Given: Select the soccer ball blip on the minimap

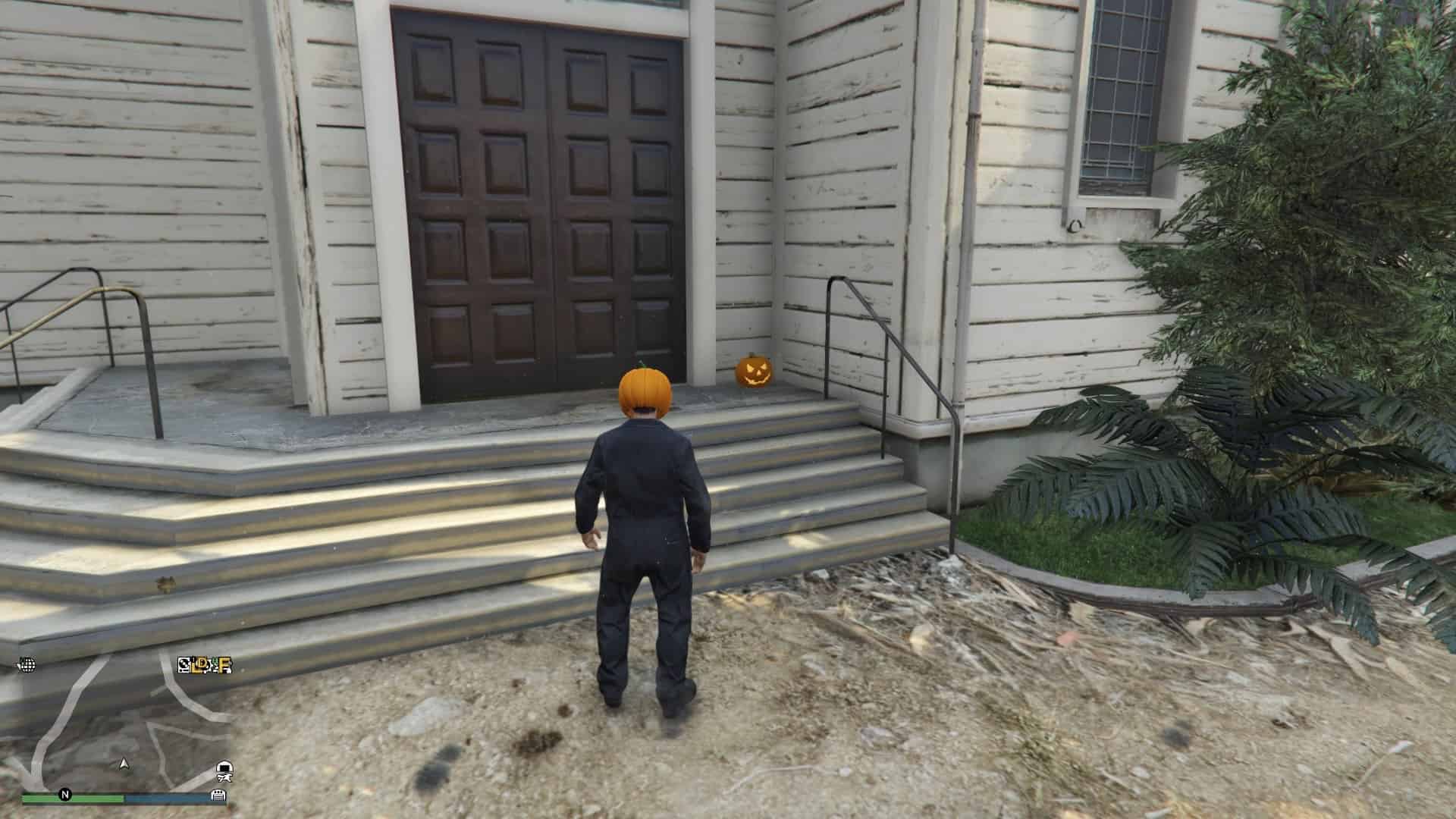Looking at the screenshot, I should 184,665.
